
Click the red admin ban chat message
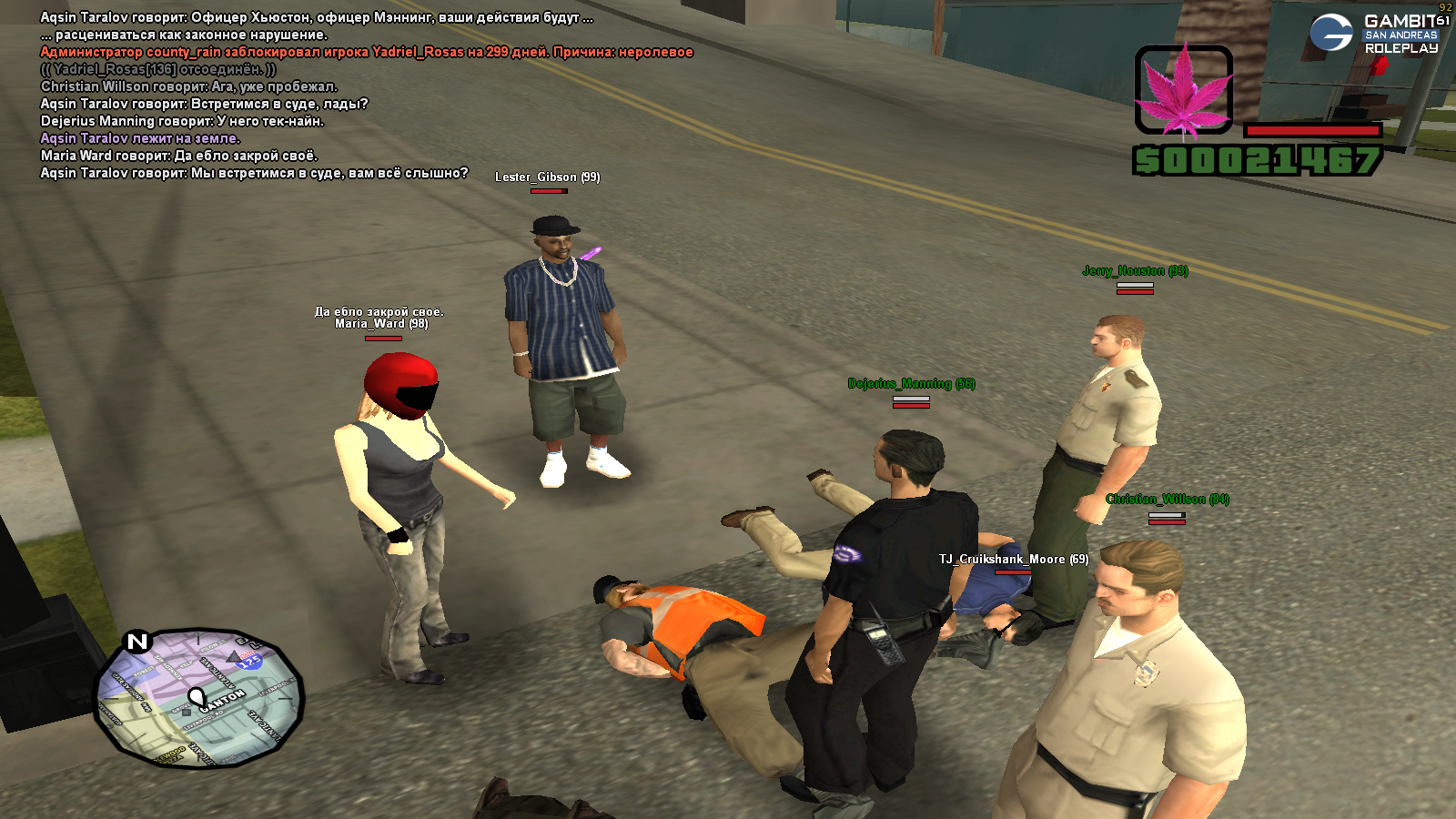coord(367,52)
